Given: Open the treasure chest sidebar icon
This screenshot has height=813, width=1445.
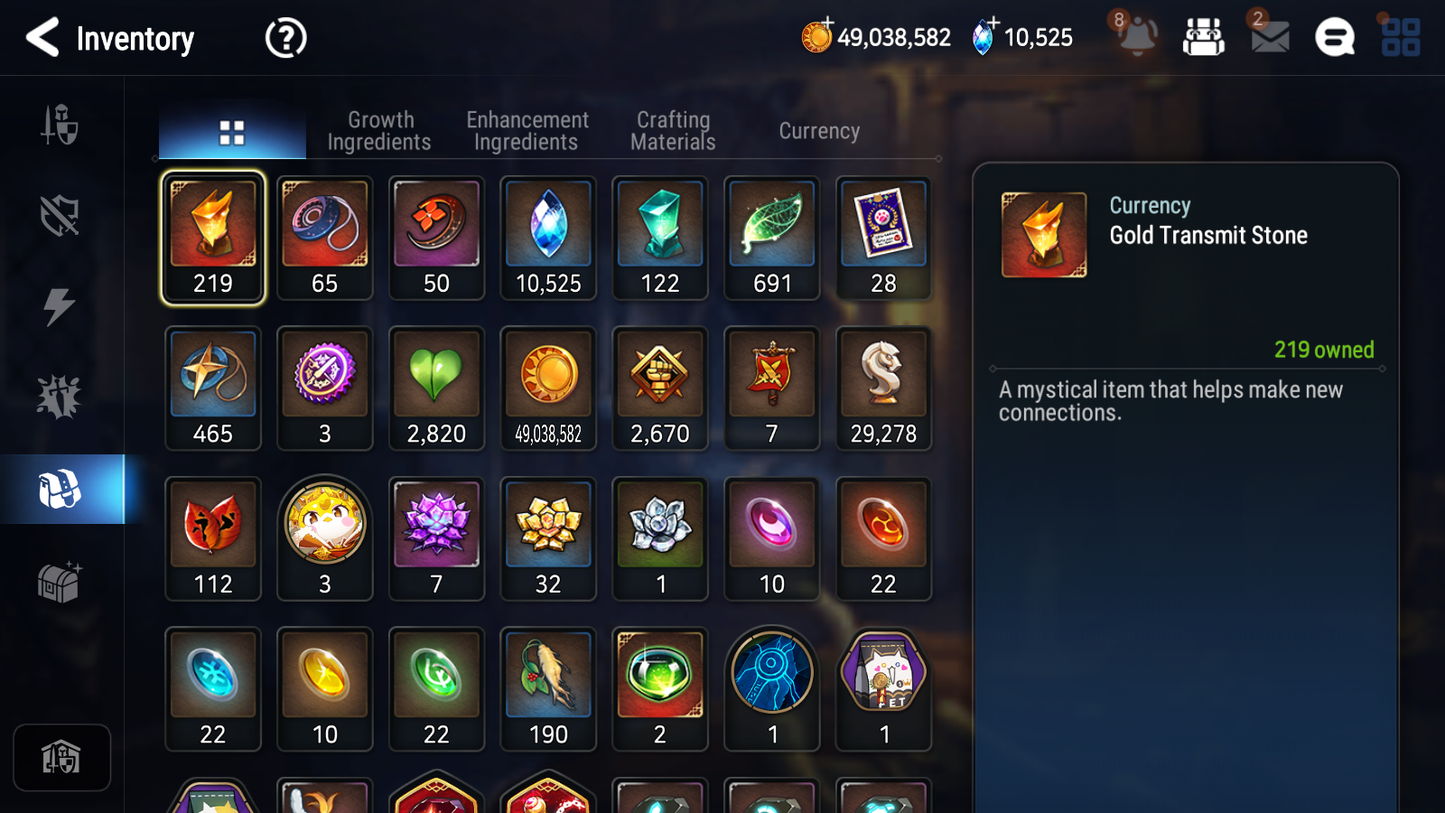Looking at the screenshot, I should coord(60,579).
